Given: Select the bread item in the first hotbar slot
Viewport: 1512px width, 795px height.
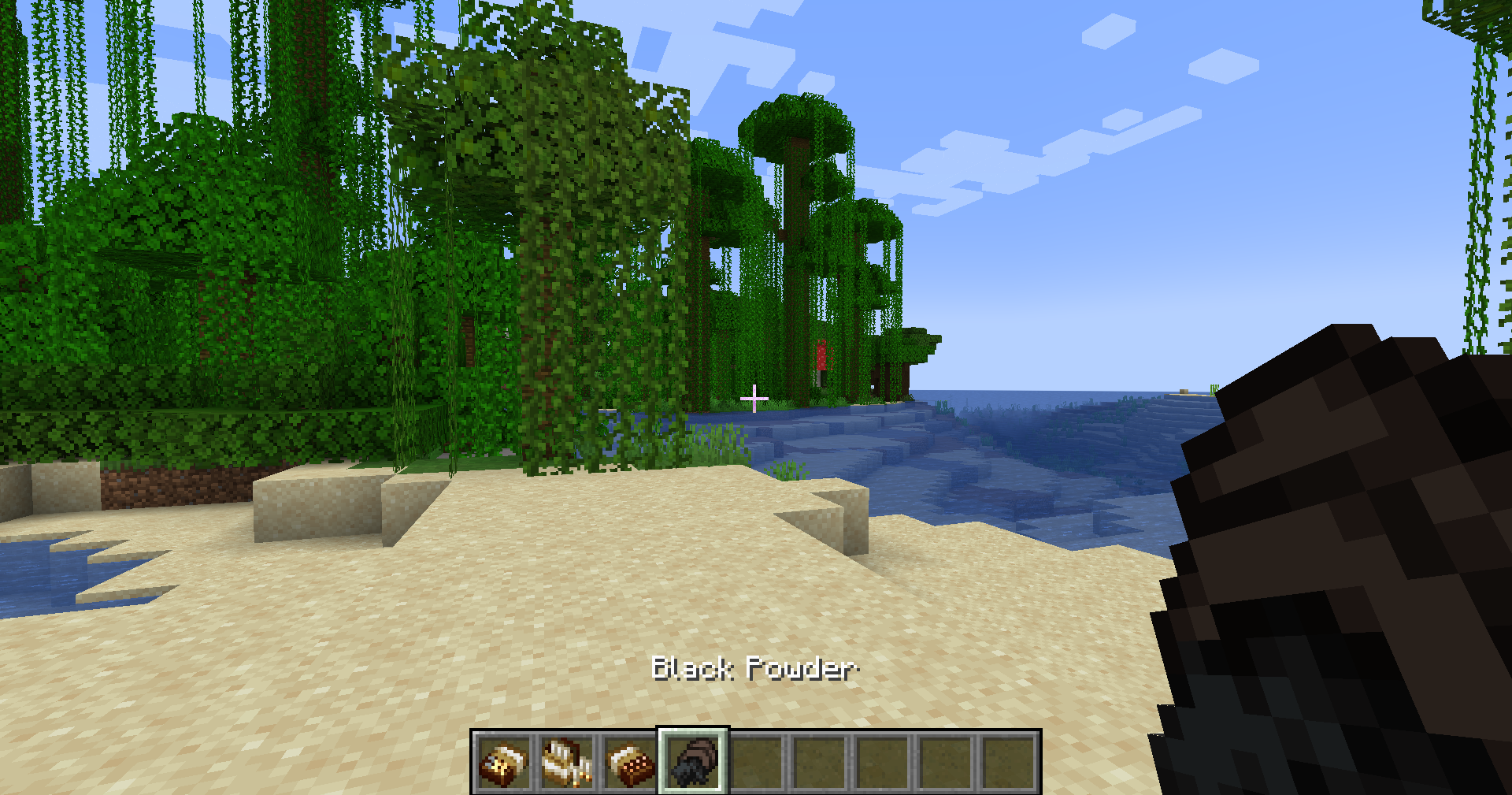Looking at the screenshot, I should pos(502,761).
